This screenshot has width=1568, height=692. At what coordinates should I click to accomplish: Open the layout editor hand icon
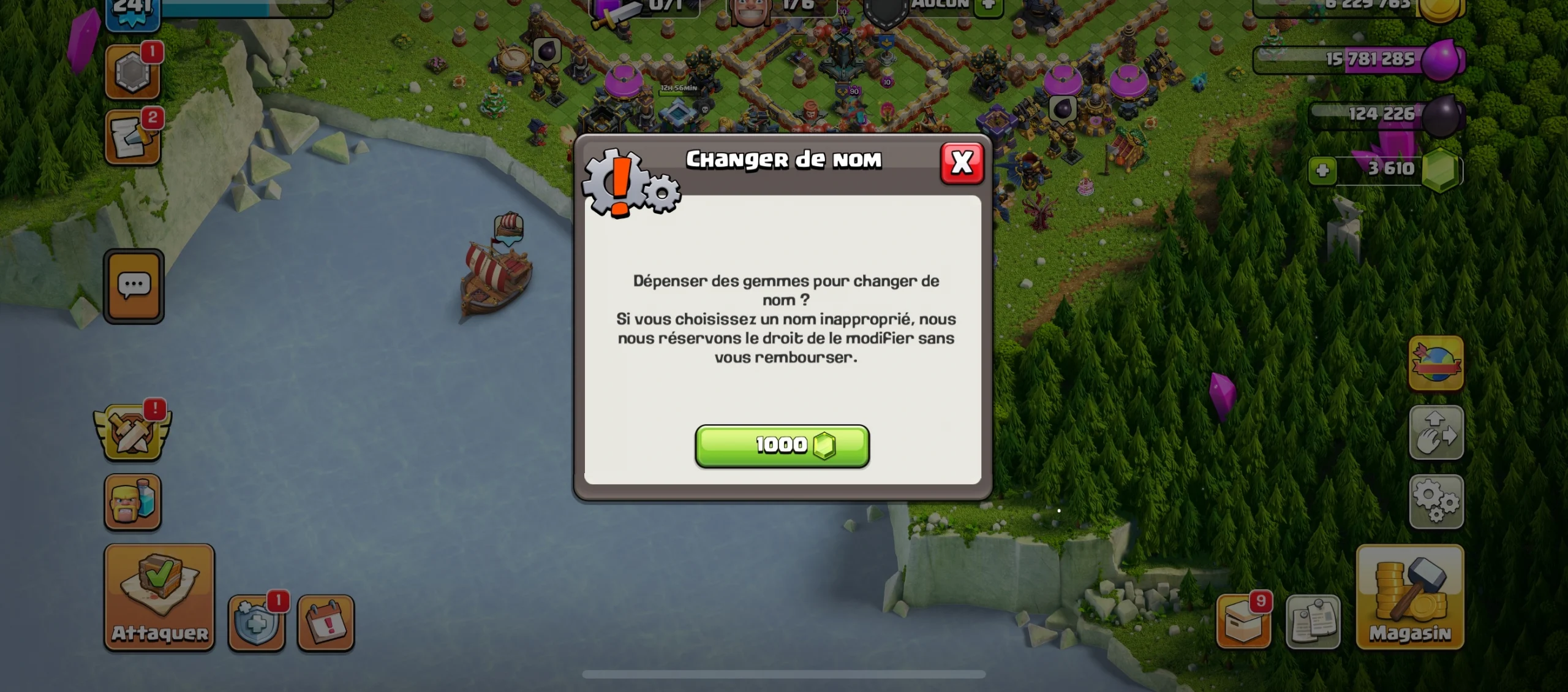(1435, 432)
